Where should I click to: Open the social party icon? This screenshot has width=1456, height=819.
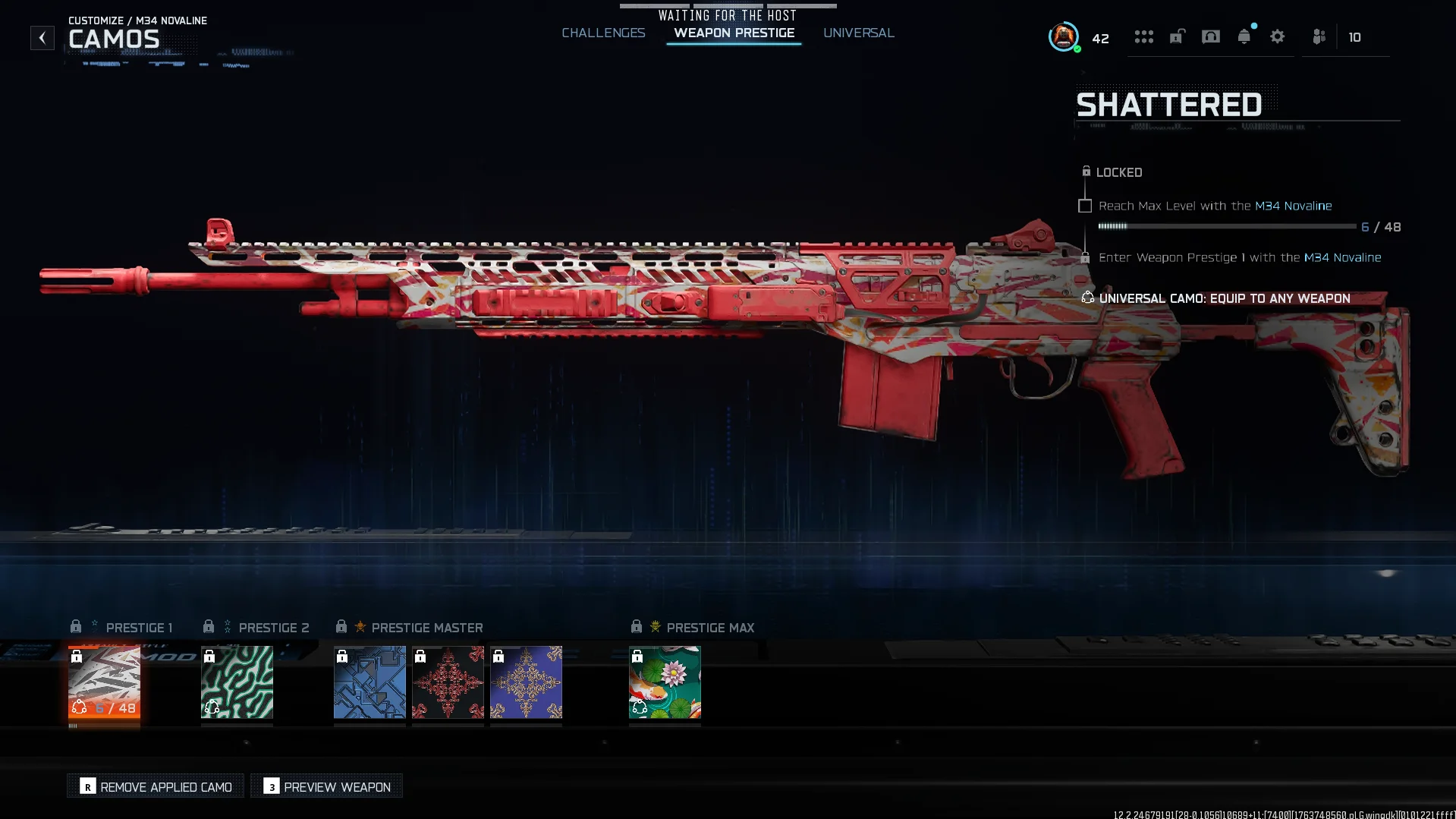[1319, 36]
